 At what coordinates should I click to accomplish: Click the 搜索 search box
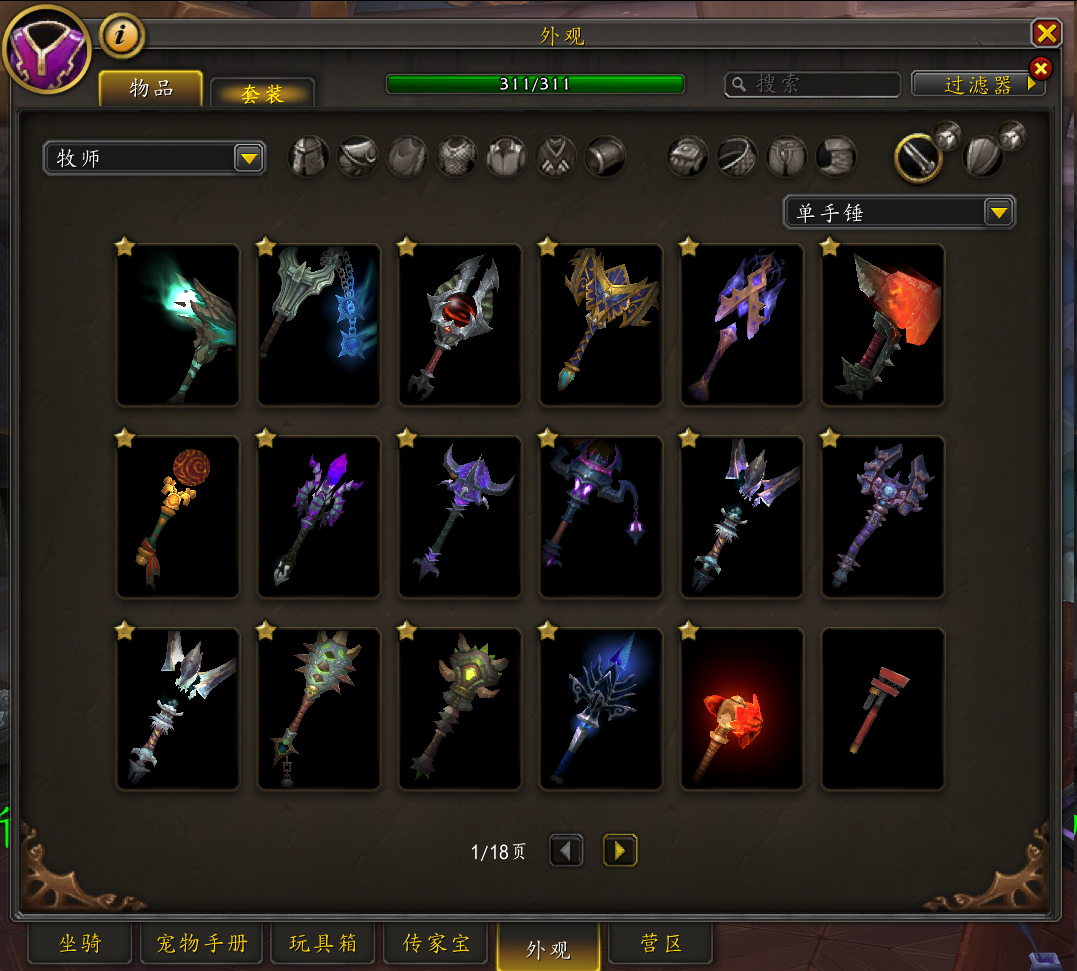tap(812, 84)
